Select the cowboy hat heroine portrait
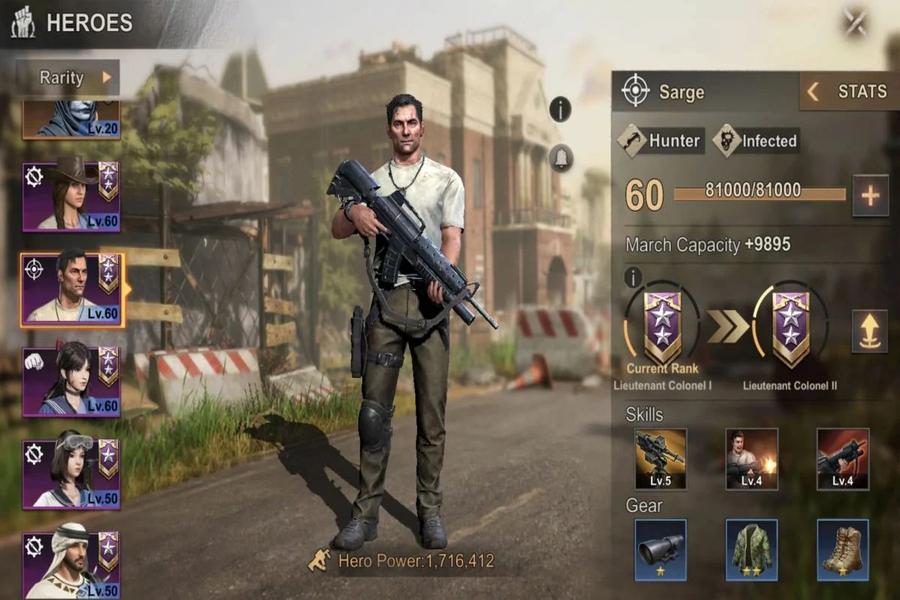900x600 pixels. point(70,193)
